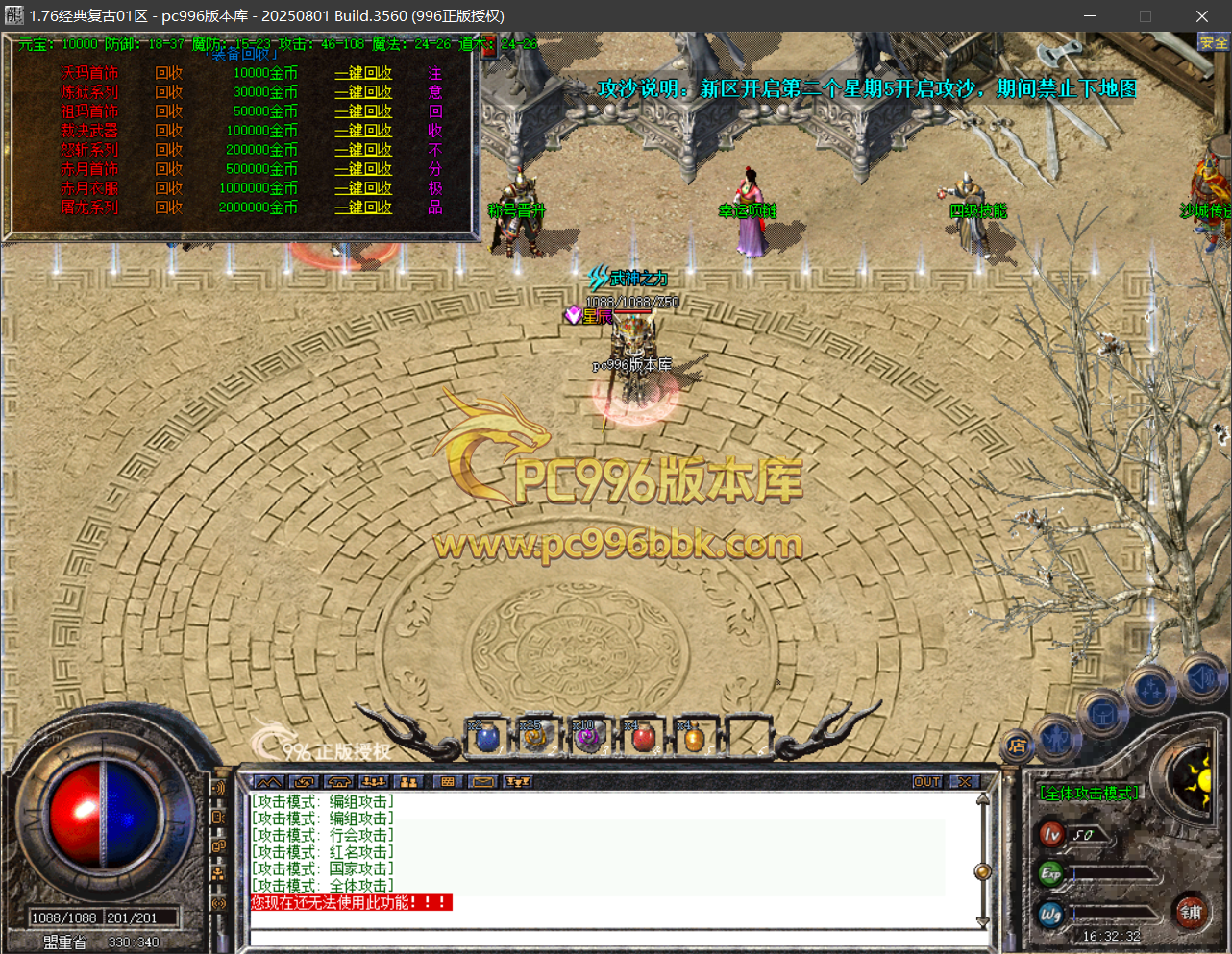Click the 全体攻击模式 attack mode label

(x=1089, y=794)
